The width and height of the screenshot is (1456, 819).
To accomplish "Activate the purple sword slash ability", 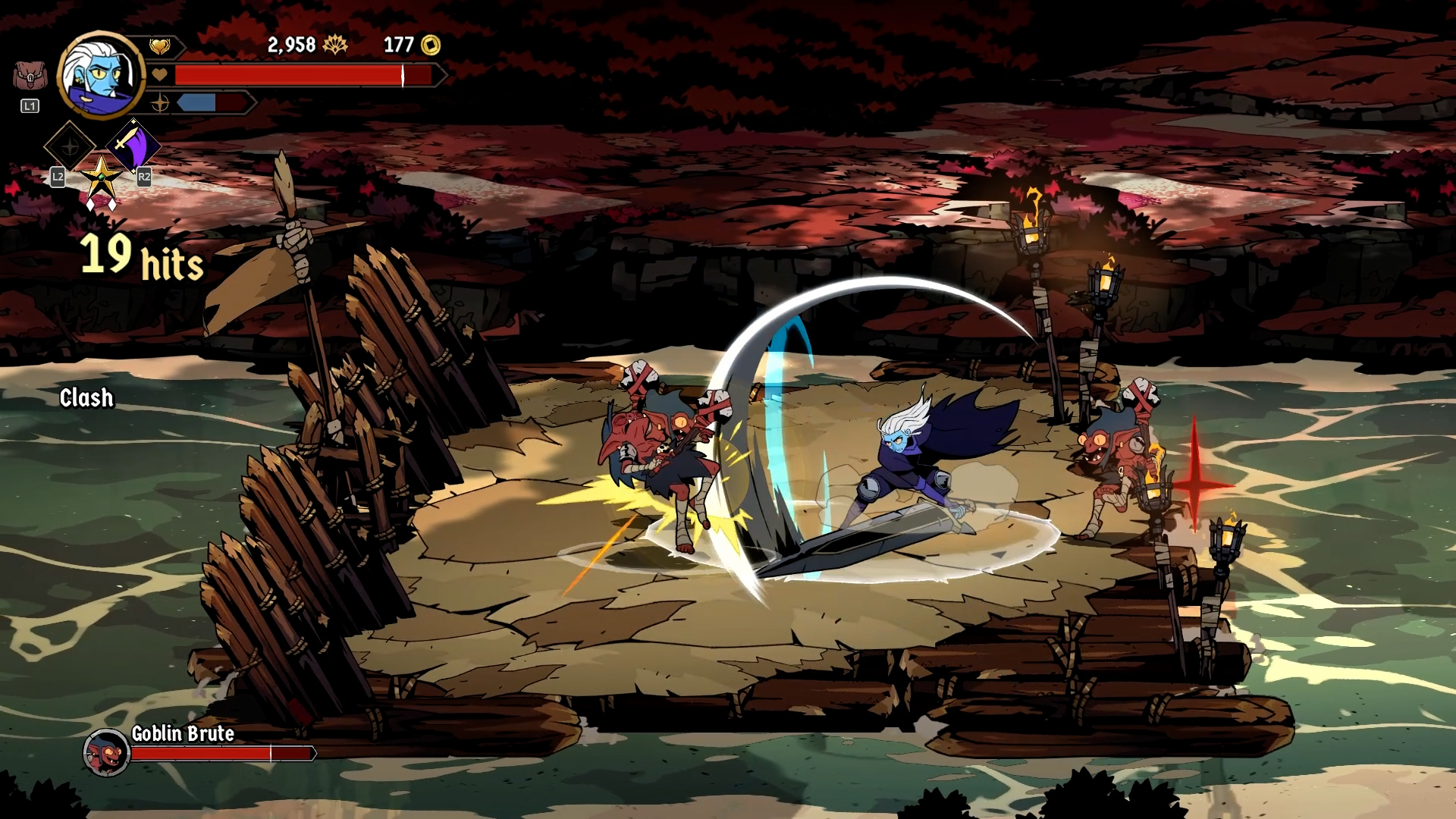I will coord(133,144).
